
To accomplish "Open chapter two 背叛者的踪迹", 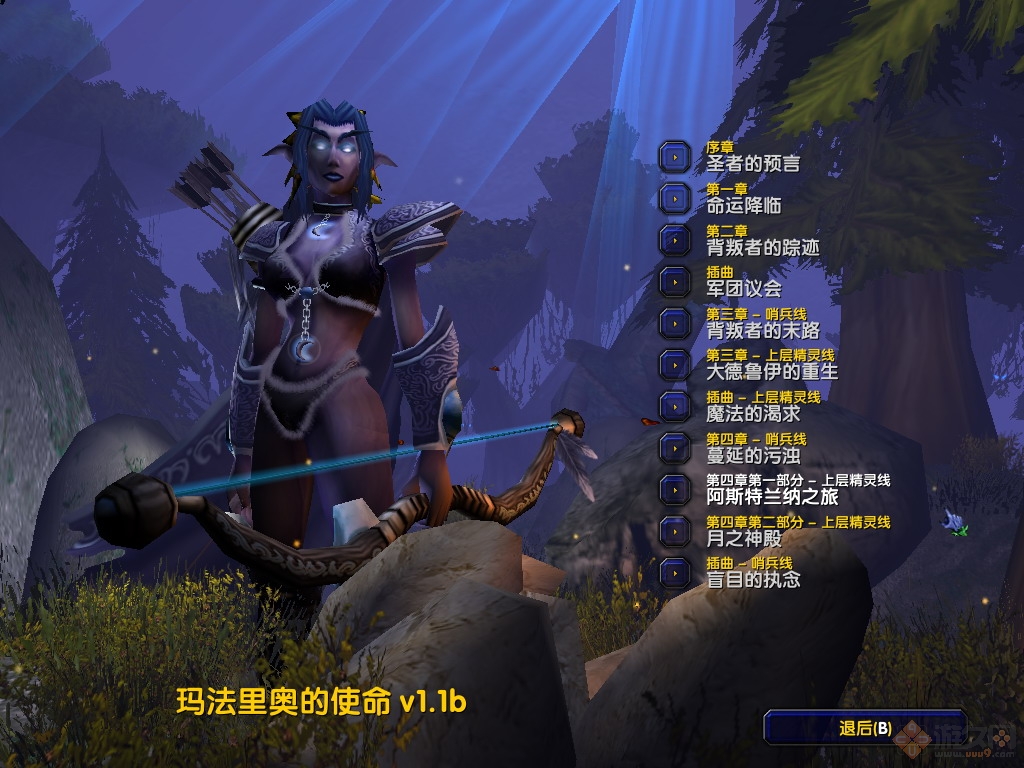I will [676, 240].
